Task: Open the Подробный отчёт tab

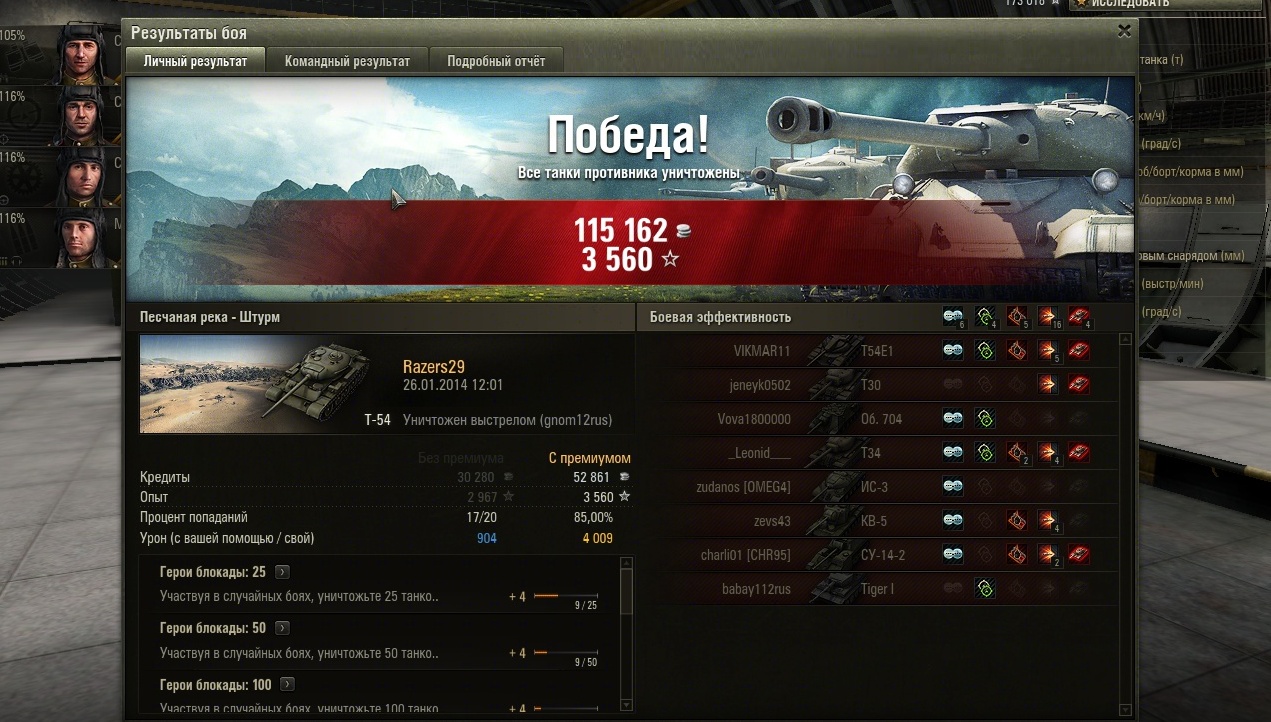Action: point(496,61)
